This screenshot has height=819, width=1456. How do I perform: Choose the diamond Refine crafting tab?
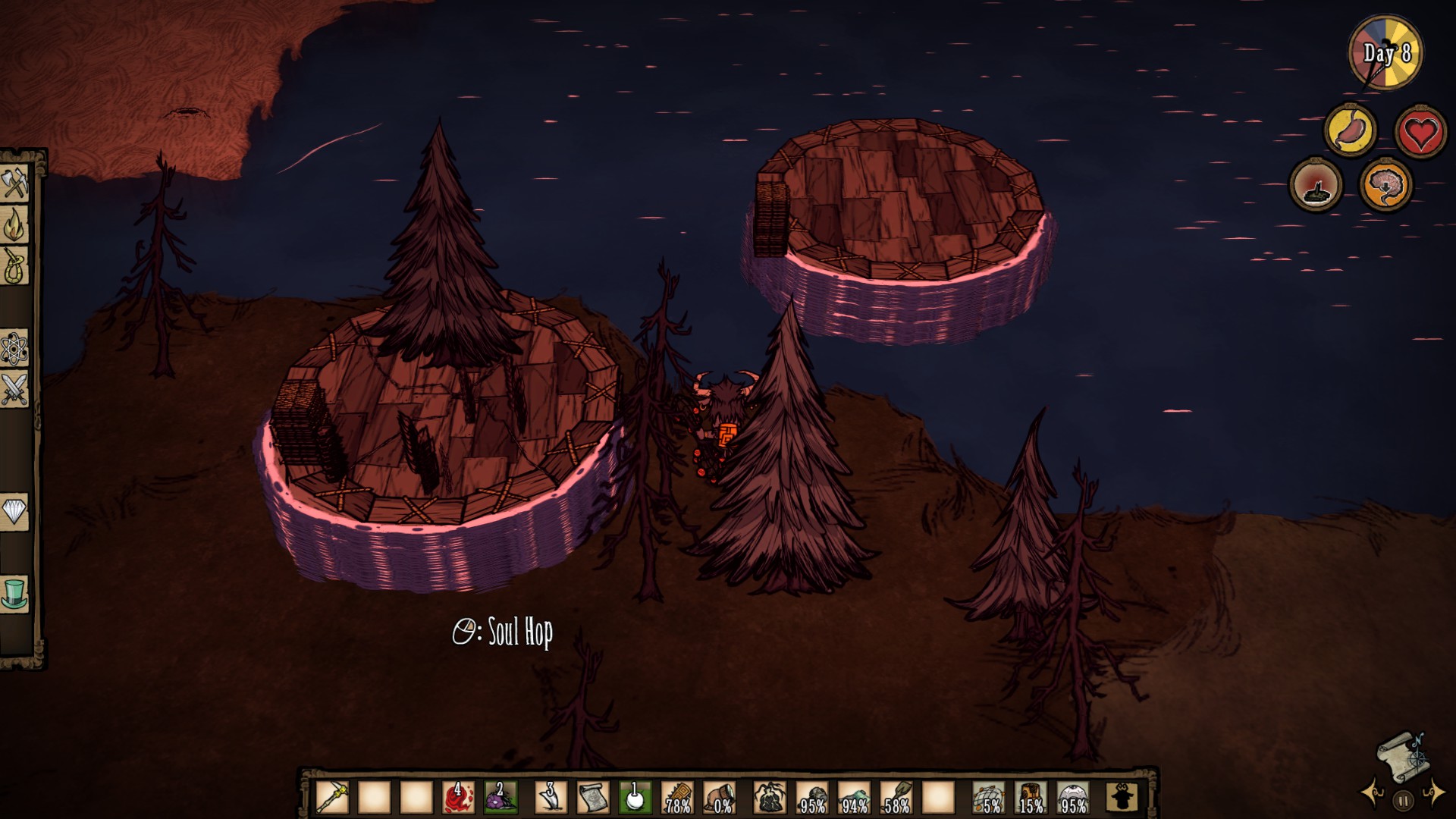pos(15,510)
